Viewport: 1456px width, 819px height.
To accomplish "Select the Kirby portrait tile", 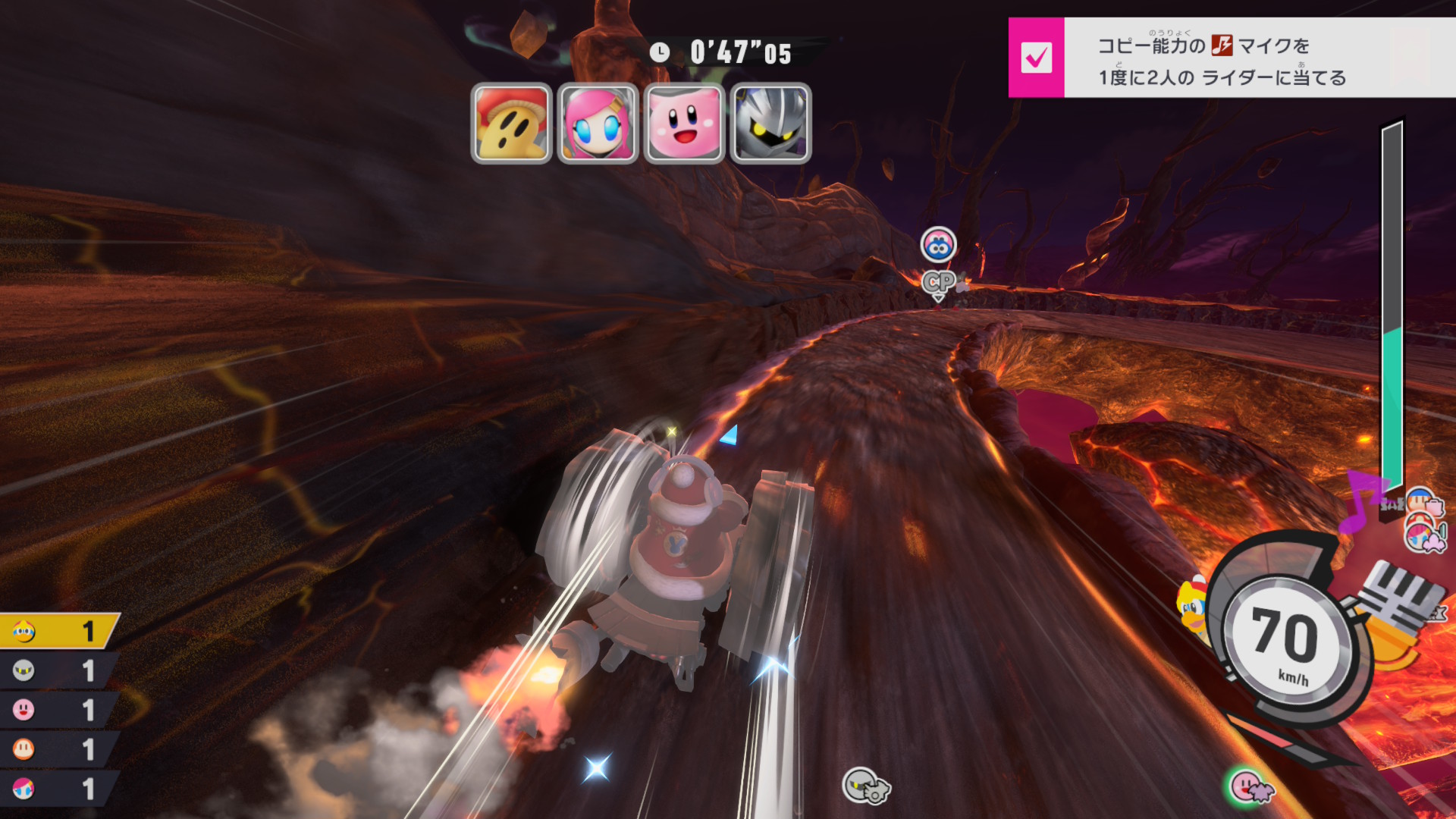I will click(684, 123).
